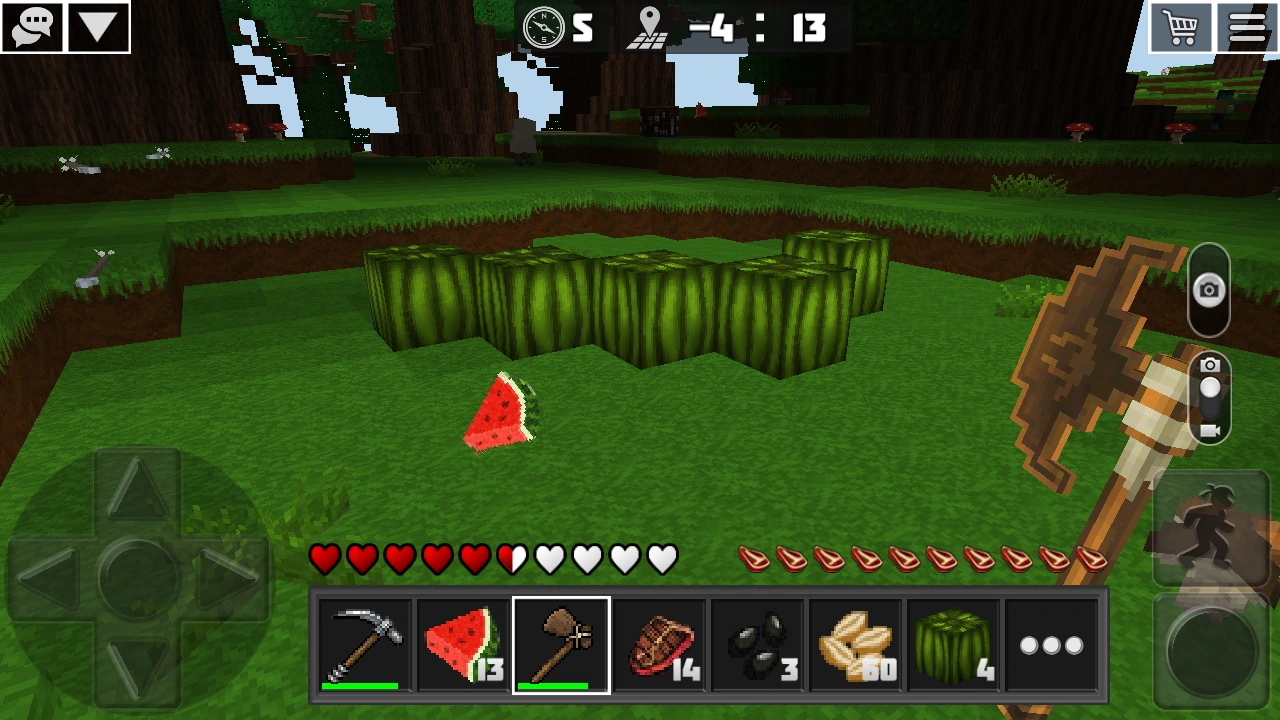Select the melon block hotbar slot
The height and width of the screenshot is (720, 1280).
[x=956, y=643]
